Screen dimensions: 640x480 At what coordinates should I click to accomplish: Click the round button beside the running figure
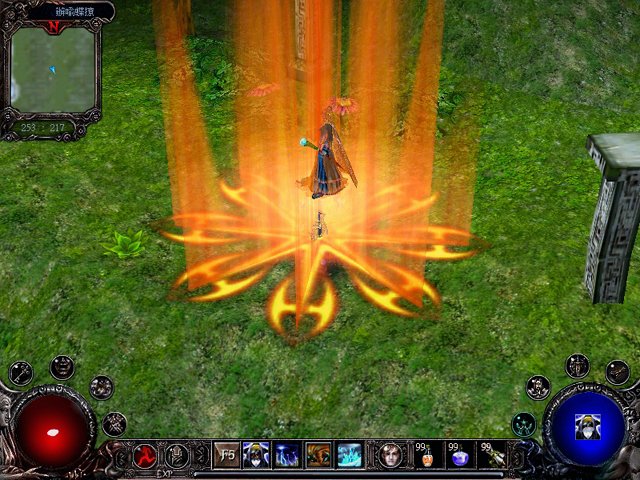tap(177, 455)
